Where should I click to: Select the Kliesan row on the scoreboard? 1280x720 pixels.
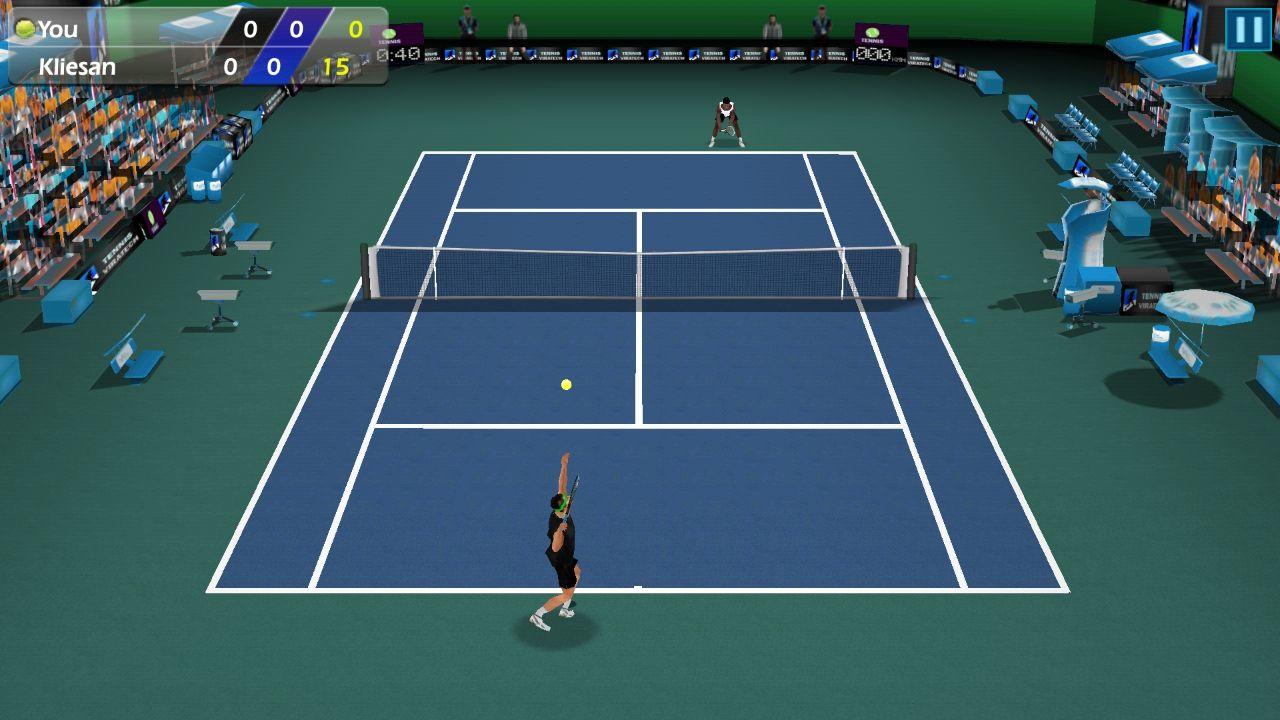coord(150,66)
